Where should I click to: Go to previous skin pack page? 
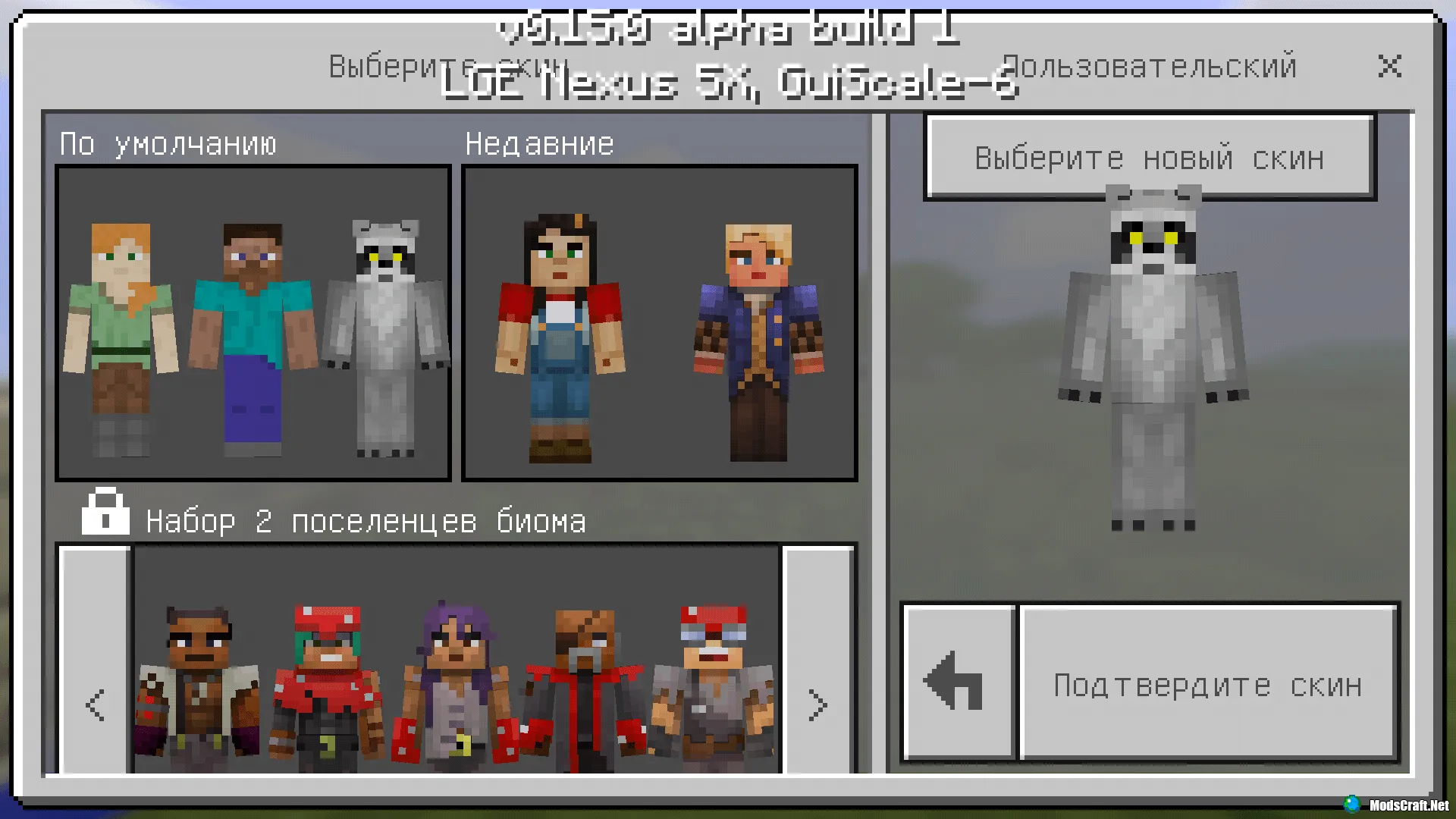94,705
